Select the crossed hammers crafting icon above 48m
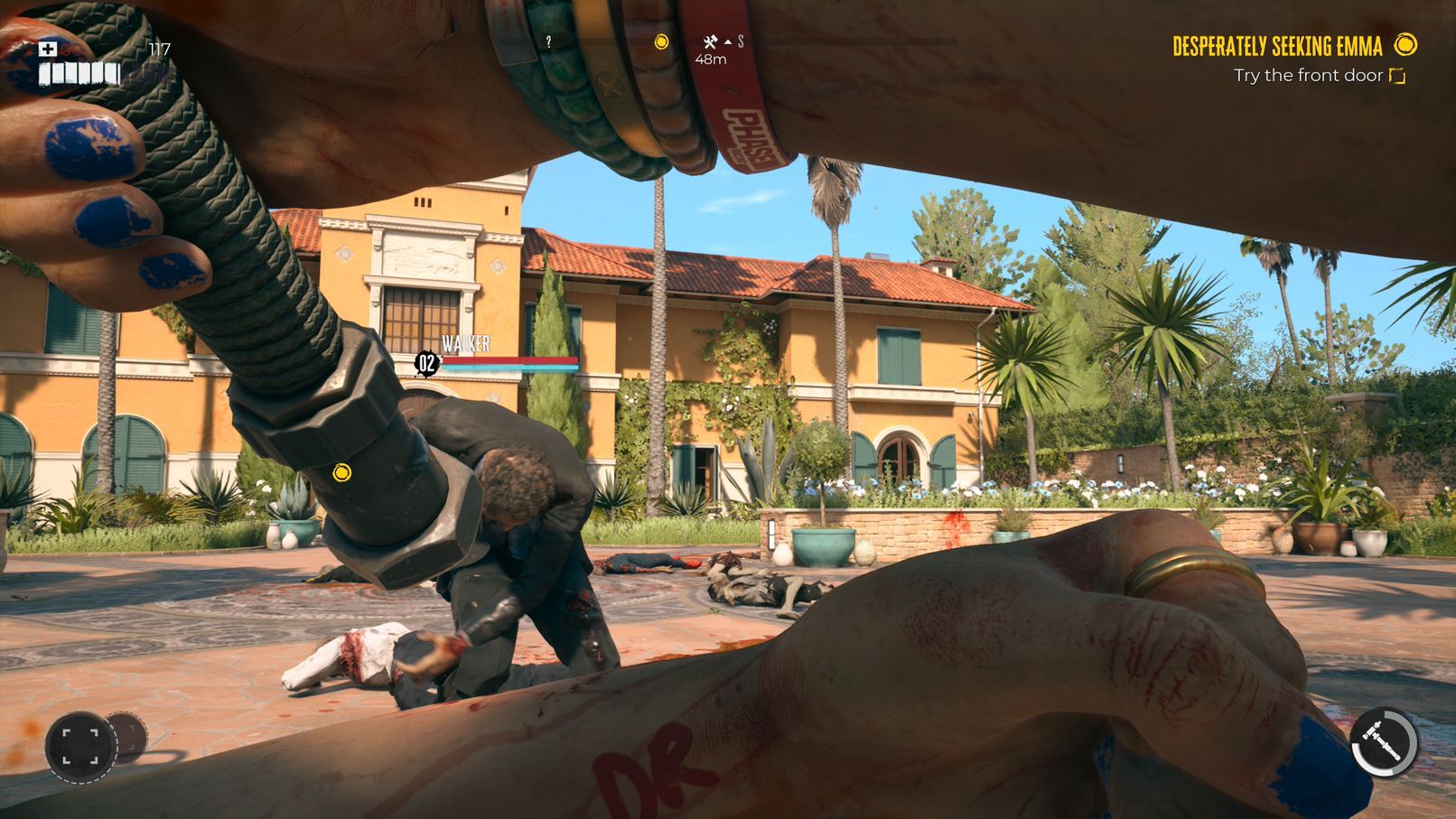Viewport: 1456px width, 819px height. click(x=708, y=40)
